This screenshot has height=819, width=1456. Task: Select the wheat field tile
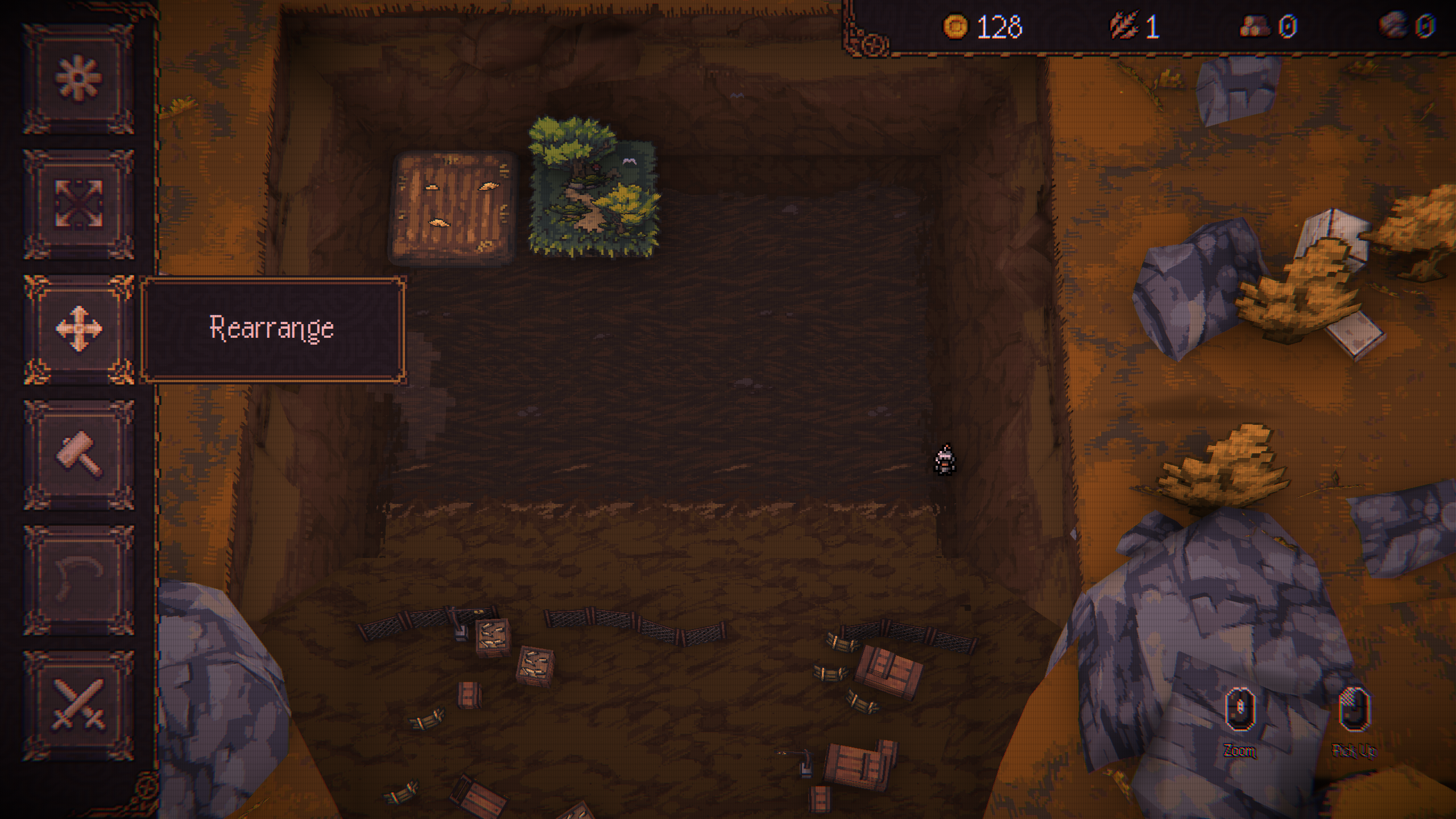pyautogui.click(x=452, y=208)
